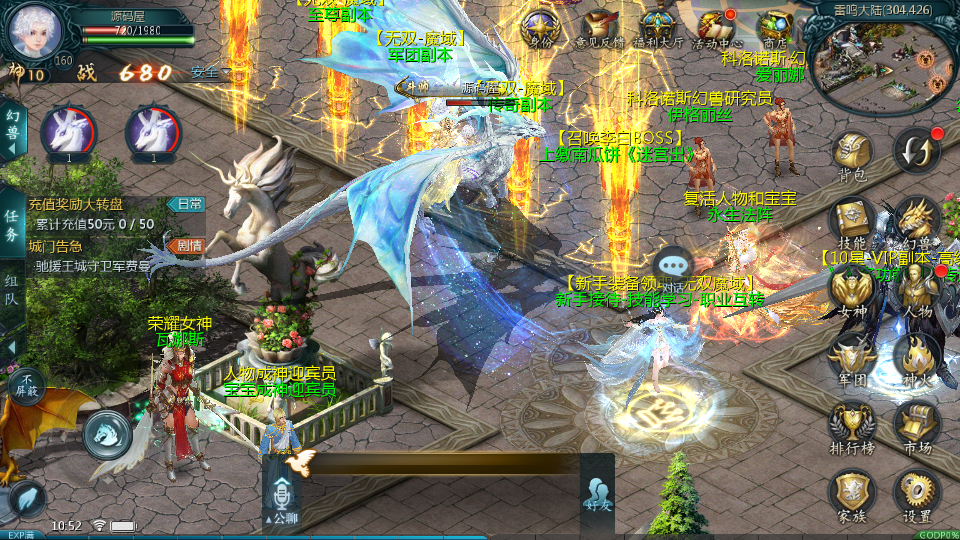
Task: Open the 设置 settings gear
Action: [916, 492]
